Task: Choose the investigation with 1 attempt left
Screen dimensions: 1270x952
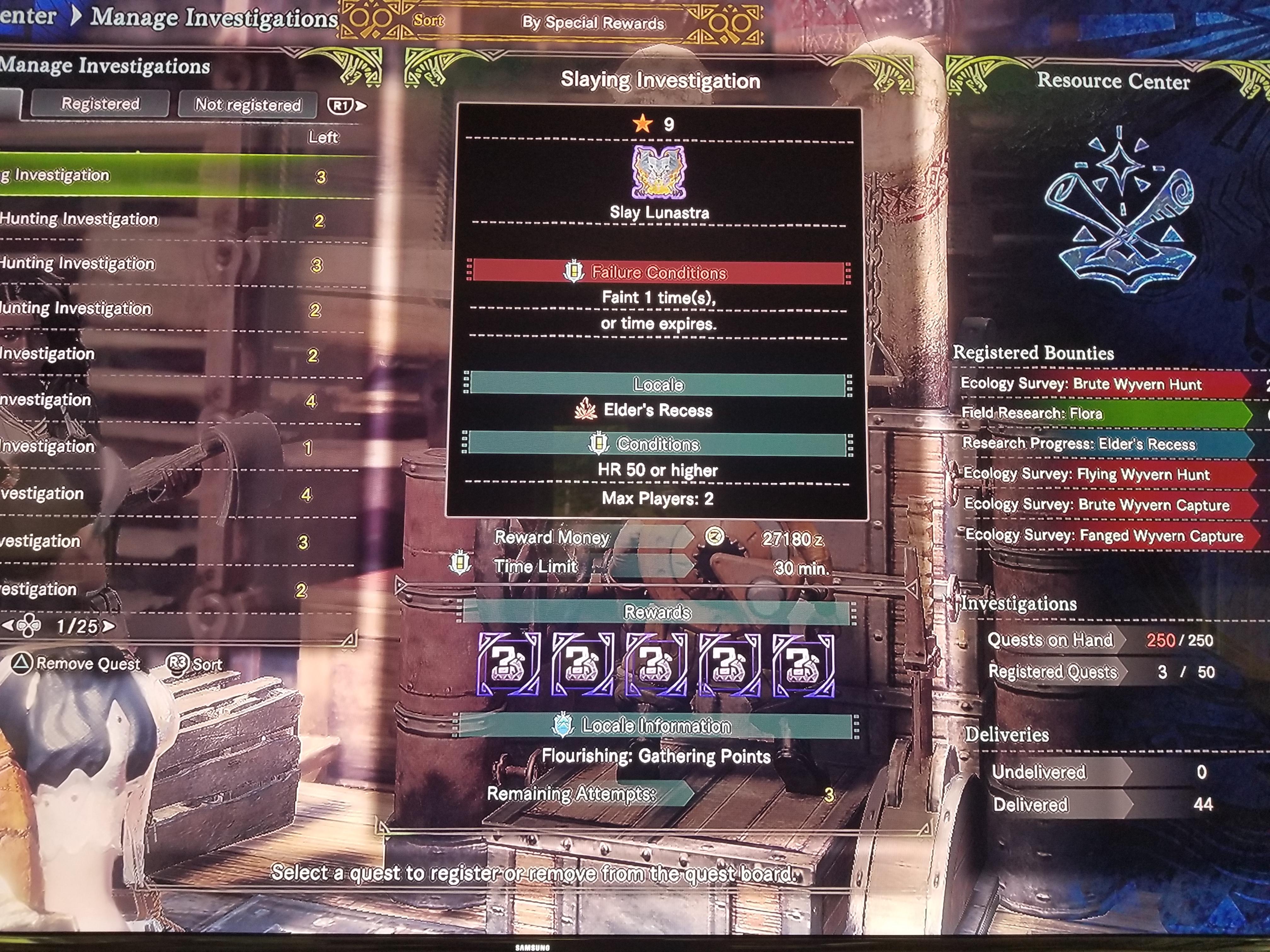Action: coord(172,446)
